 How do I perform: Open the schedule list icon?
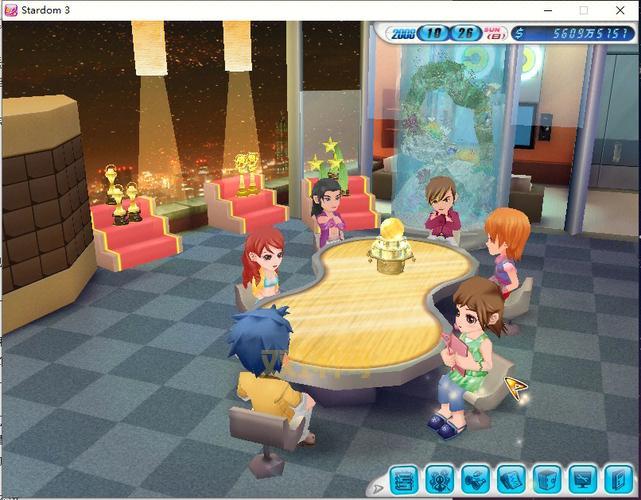pos(403,480)
